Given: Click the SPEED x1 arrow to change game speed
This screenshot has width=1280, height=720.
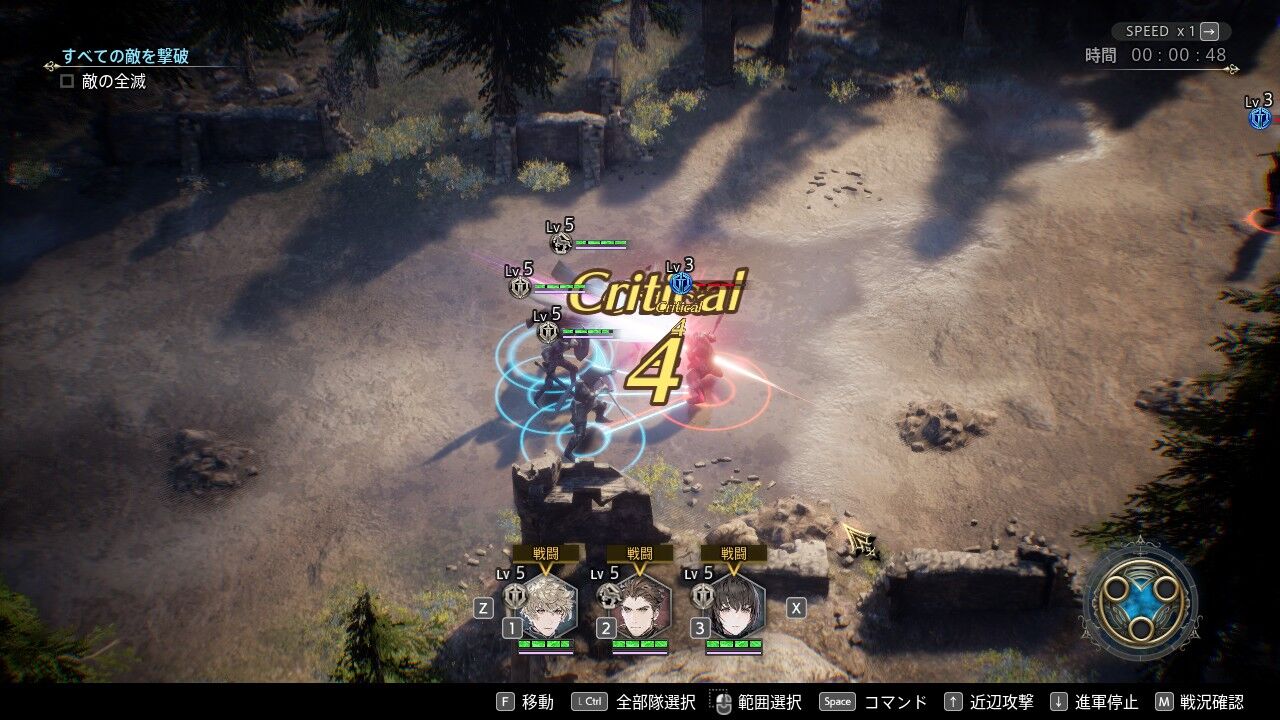Looking at the screenshot, I should pyautogui.click(x=1208, y=31).
